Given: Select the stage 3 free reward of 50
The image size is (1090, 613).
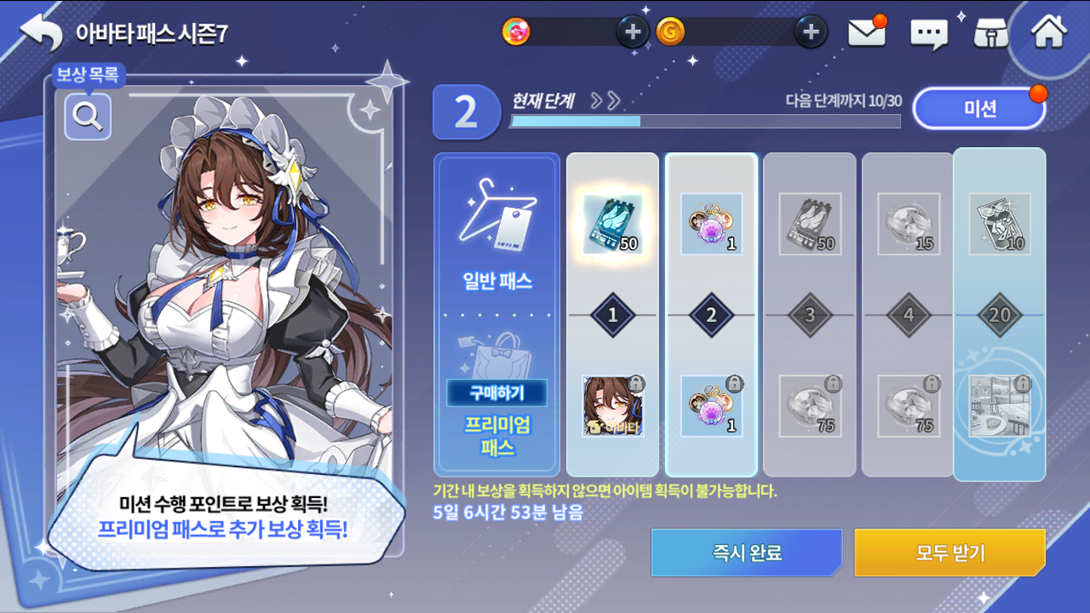Looking at the screenshot, I should click(809, 224).
